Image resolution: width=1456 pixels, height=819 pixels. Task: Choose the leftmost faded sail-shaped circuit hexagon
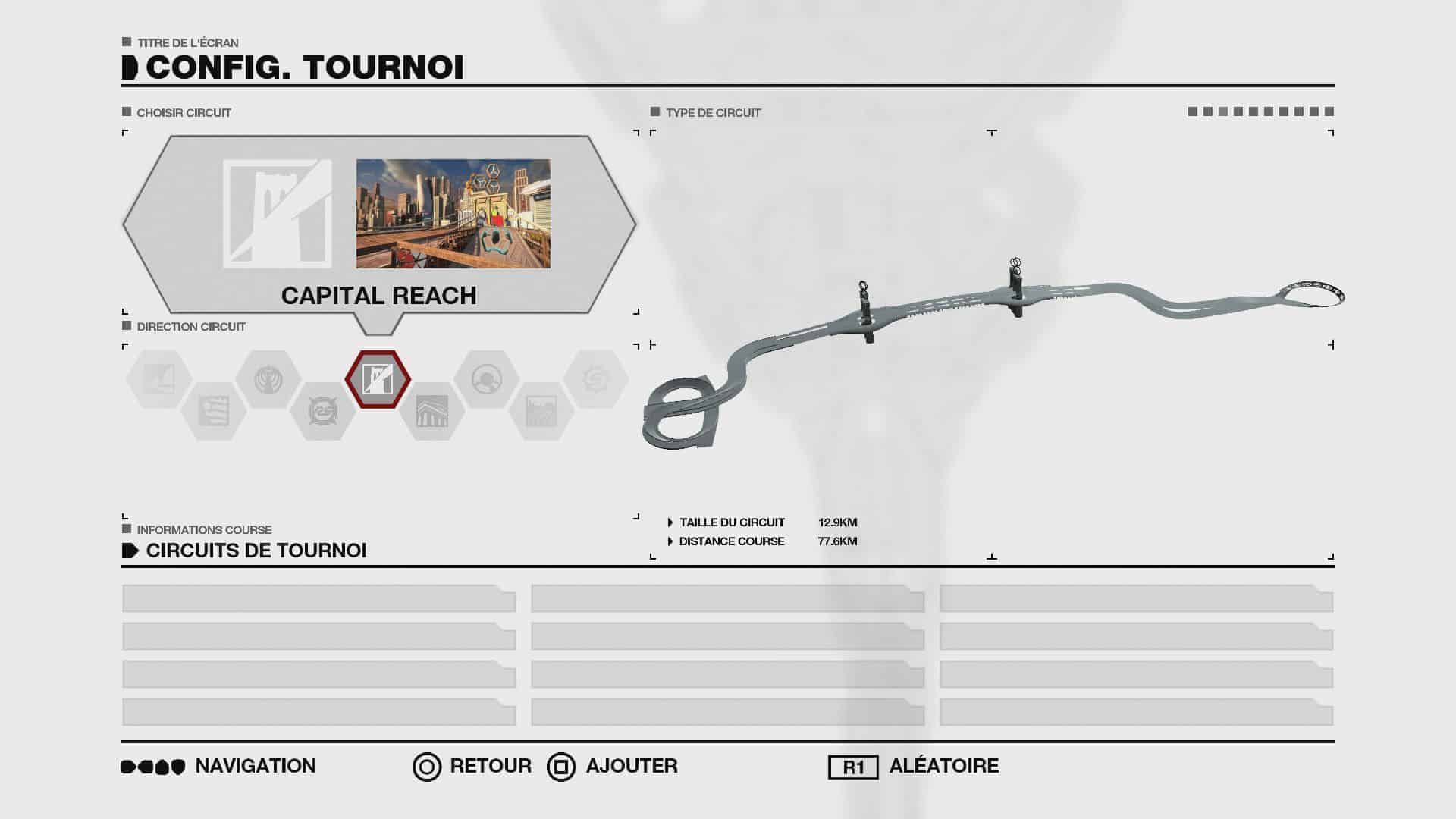coord(159,378)
